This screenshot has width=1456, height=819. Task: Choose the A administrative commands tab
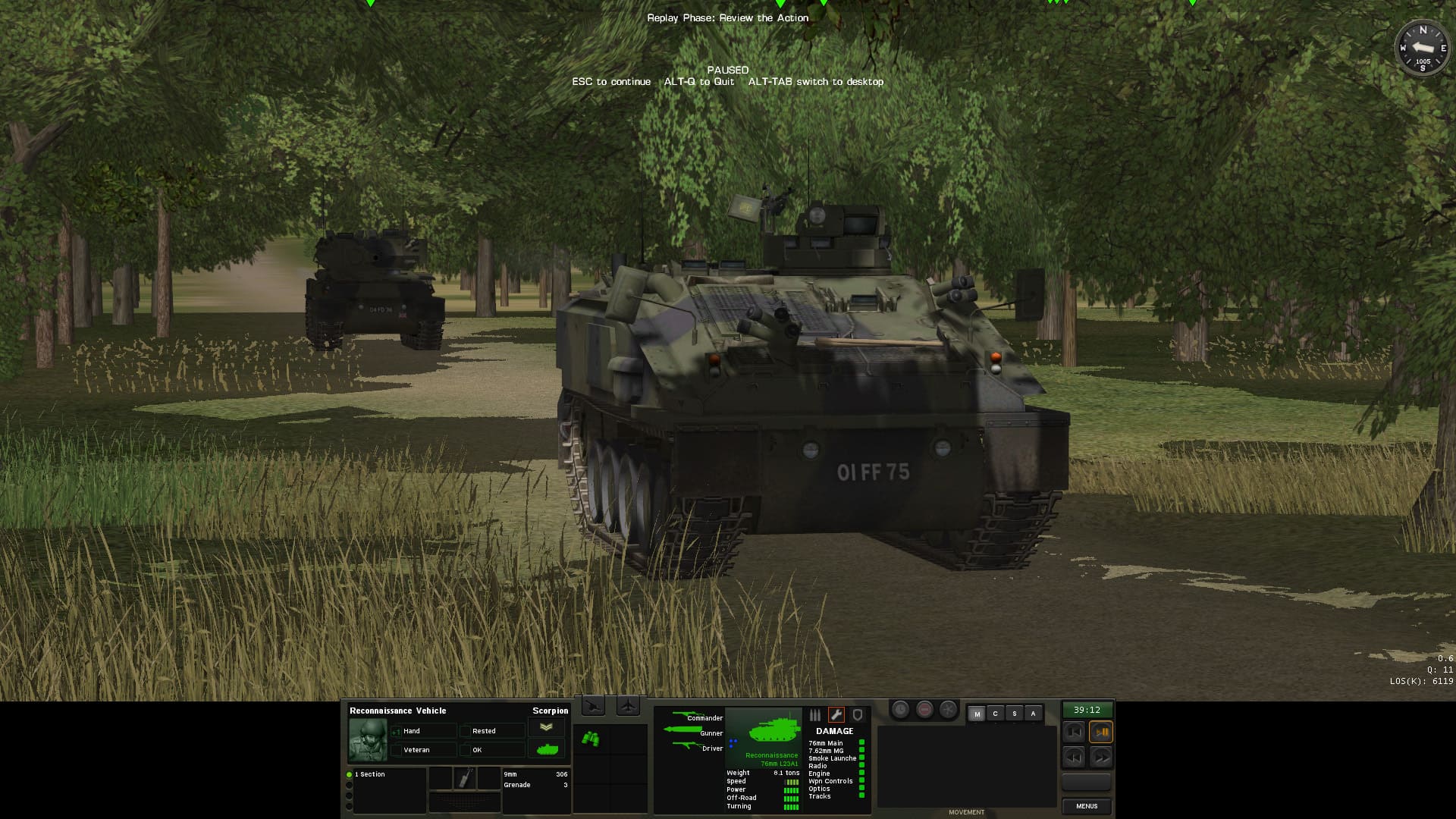point(1033,714)
